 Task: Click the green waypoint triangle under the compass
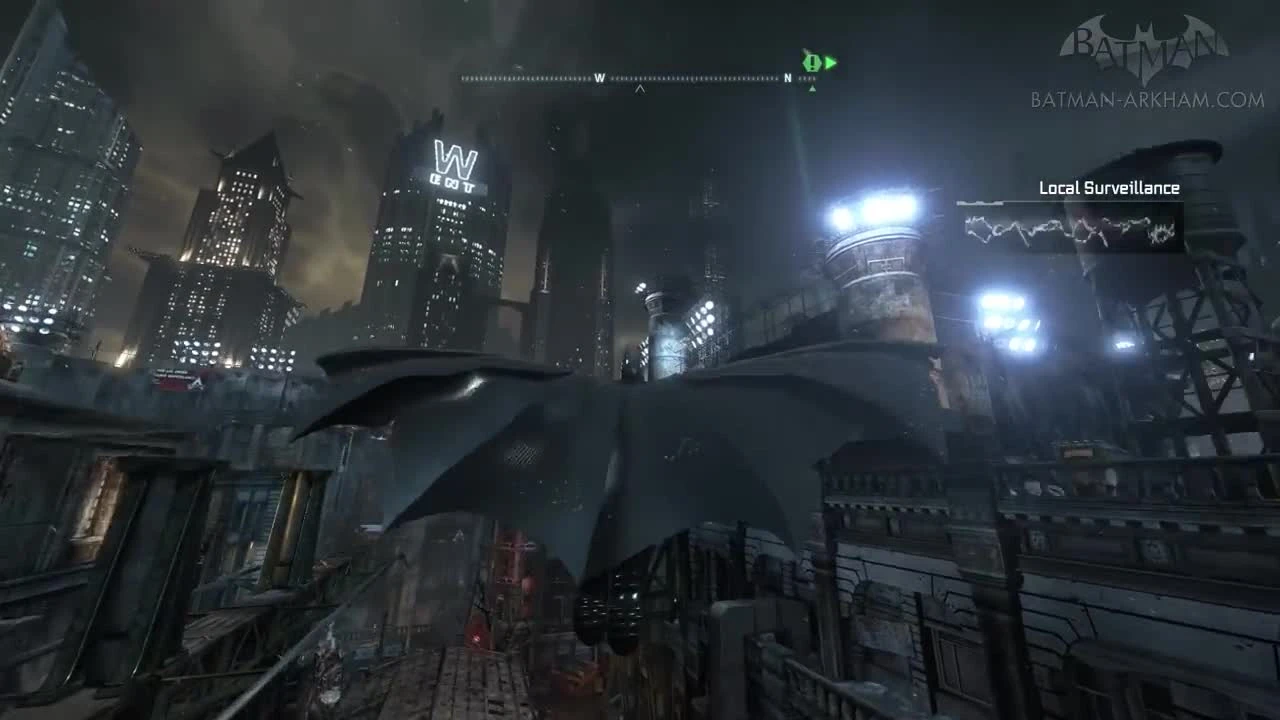812,89
